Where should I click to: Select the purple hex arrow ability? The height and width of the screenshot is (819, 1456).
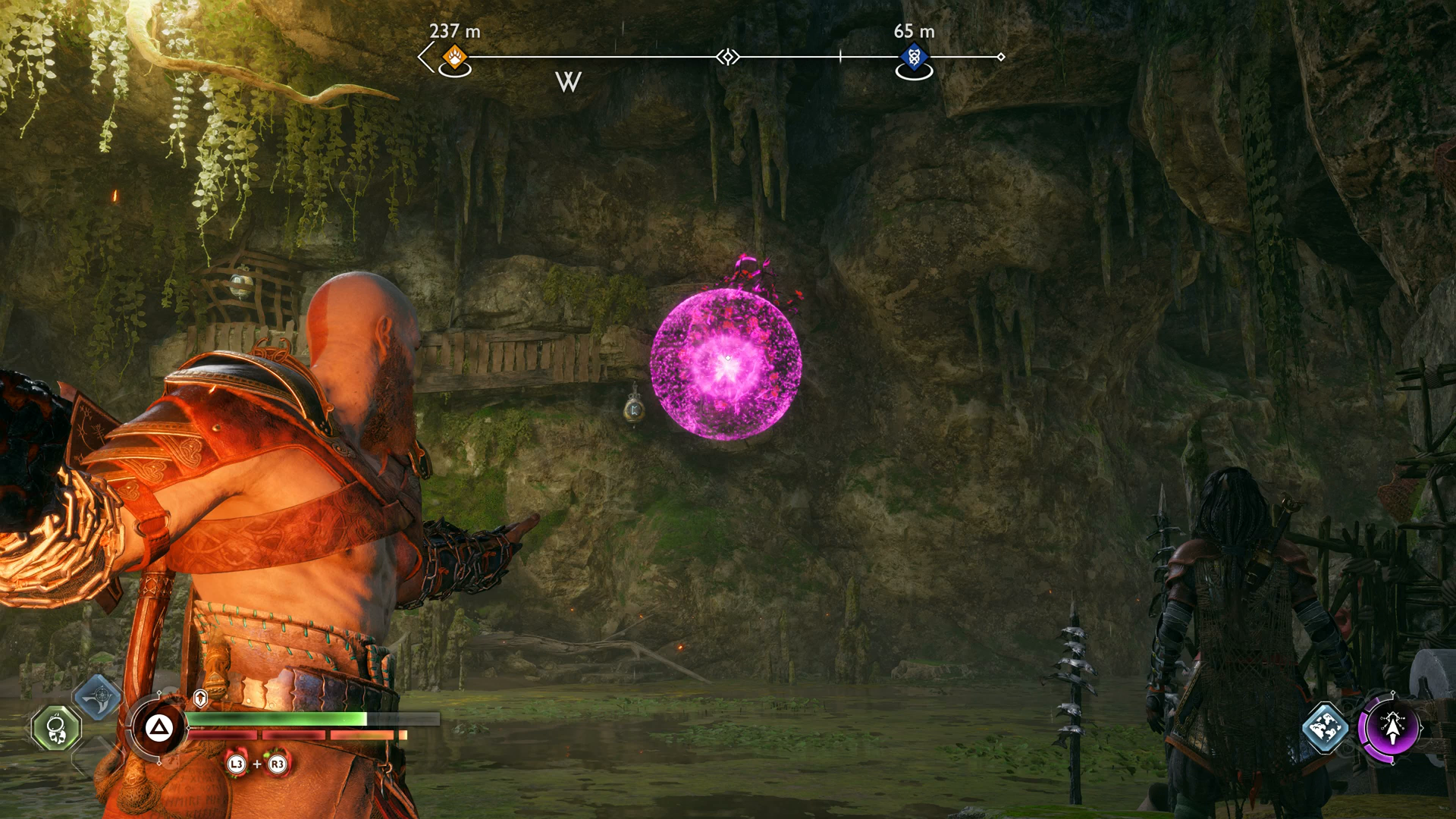[1392, 728]
